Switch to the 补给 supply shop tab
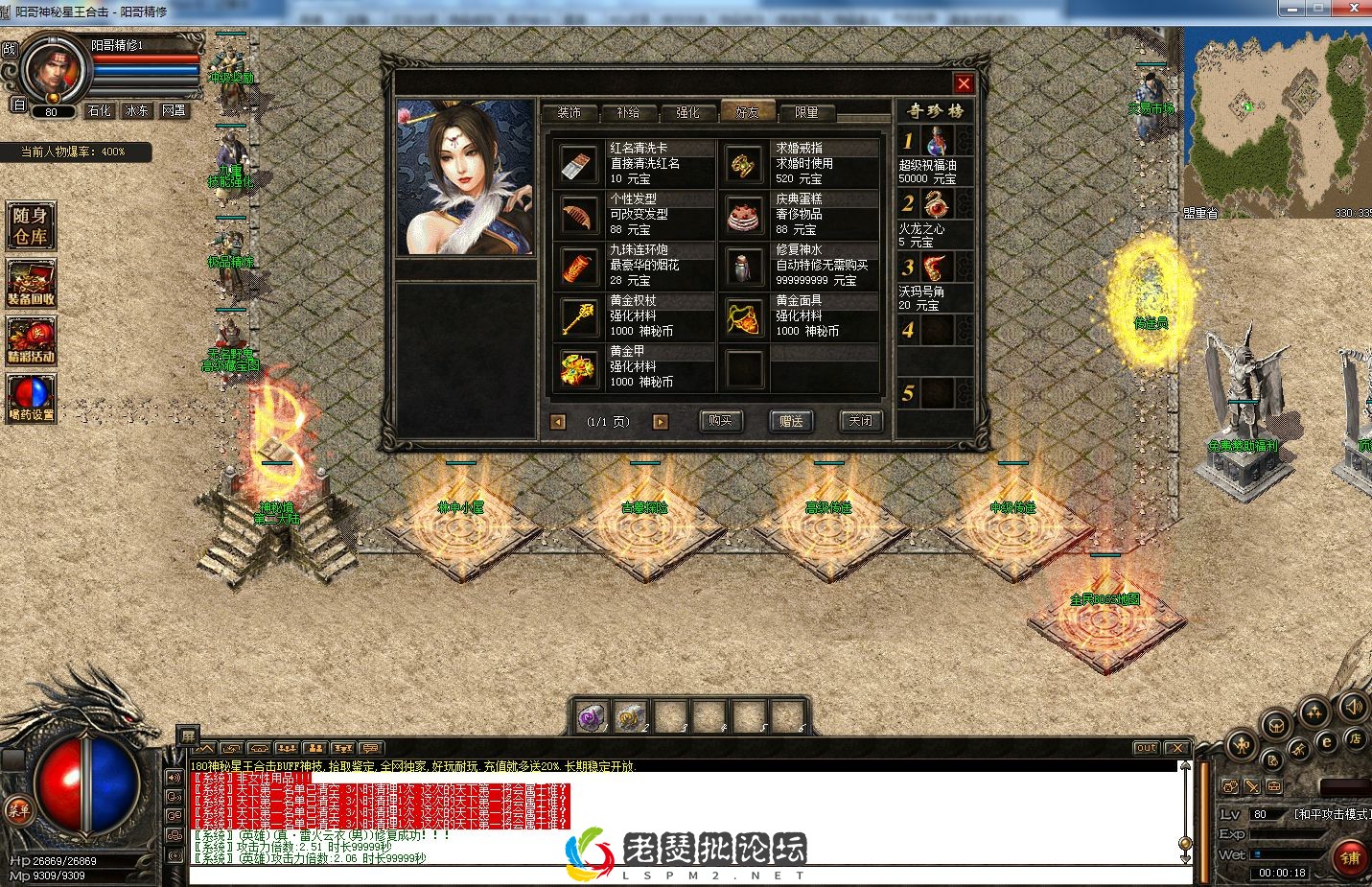The width and height of the screenshot is (1372, 887). tap(629, 112)
